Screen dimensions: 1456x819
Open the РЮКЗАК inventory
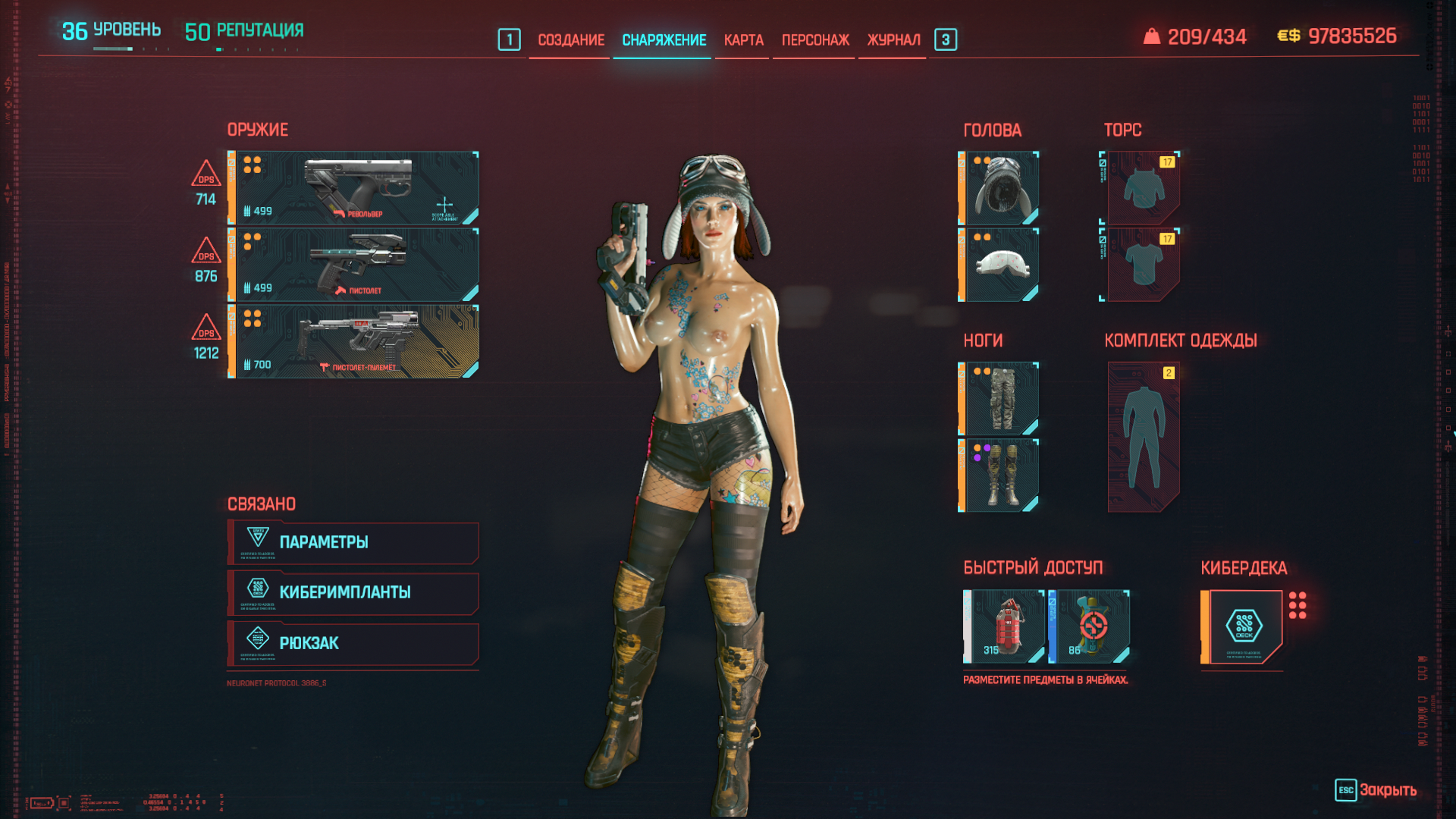pyautogui.click(x=353, y=643)
